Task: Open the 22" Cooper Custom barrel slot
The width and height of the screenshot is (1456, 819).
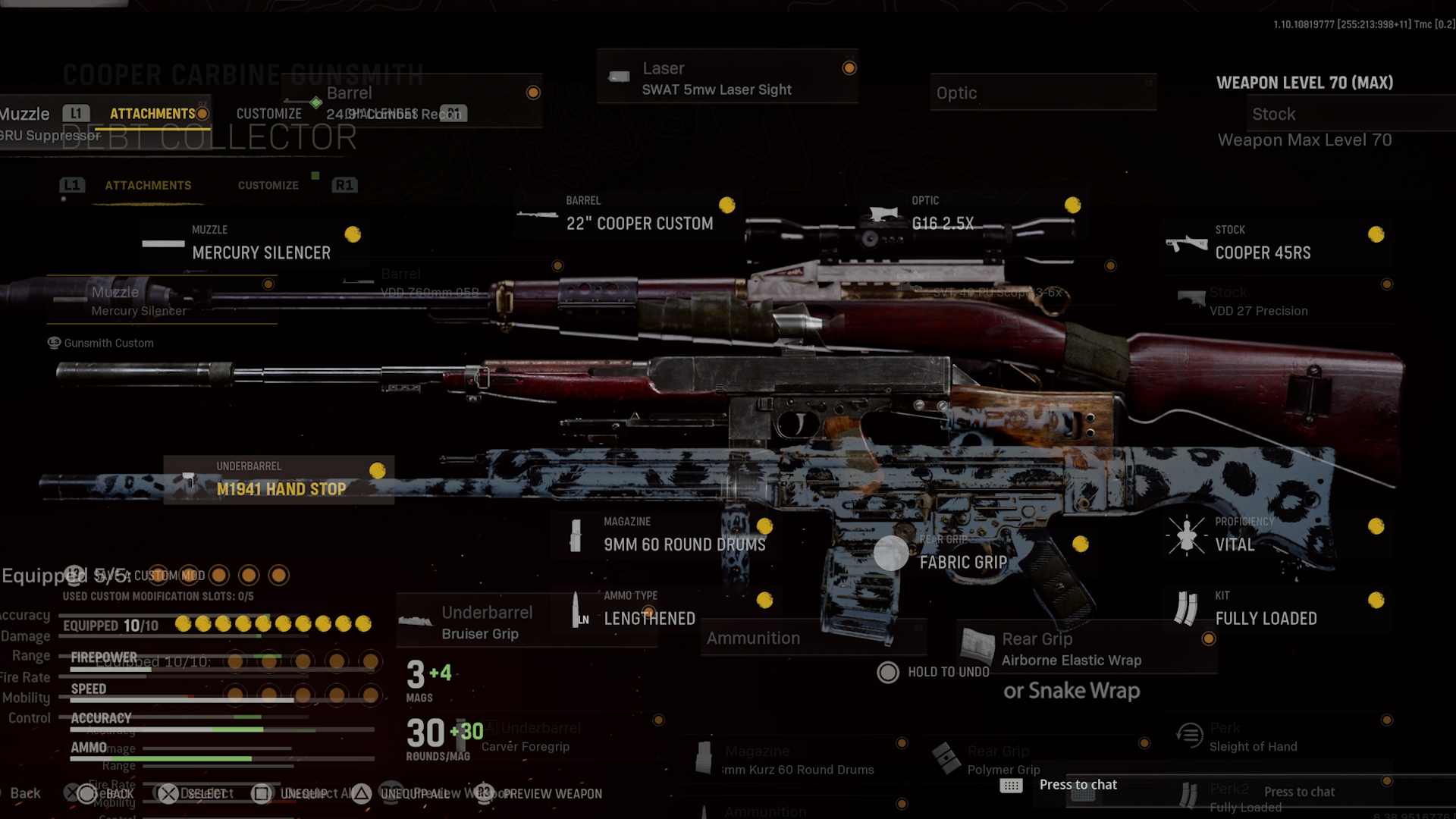Action: 639,223
